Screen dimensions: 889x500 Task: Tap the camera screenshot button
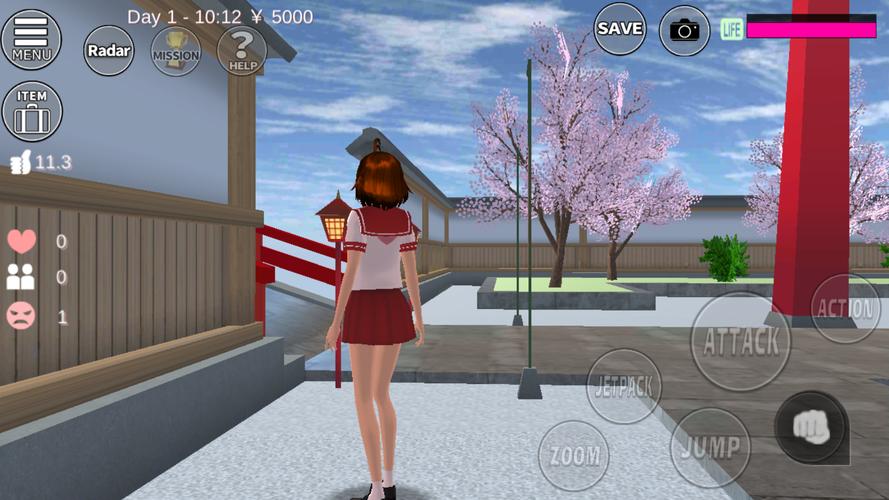tap(685, 30)
